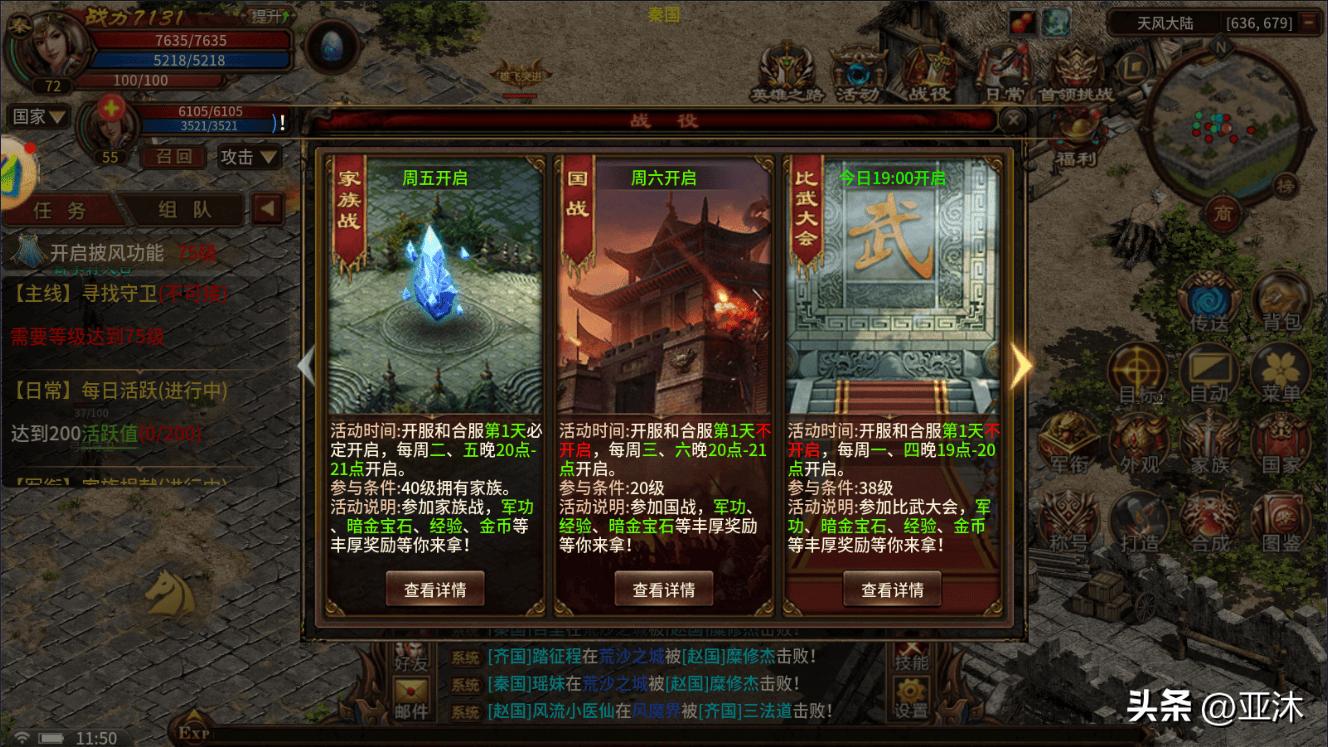Collapse the quest panel using the red arrow
The image size is (1328, 747).
coord(264,209)
